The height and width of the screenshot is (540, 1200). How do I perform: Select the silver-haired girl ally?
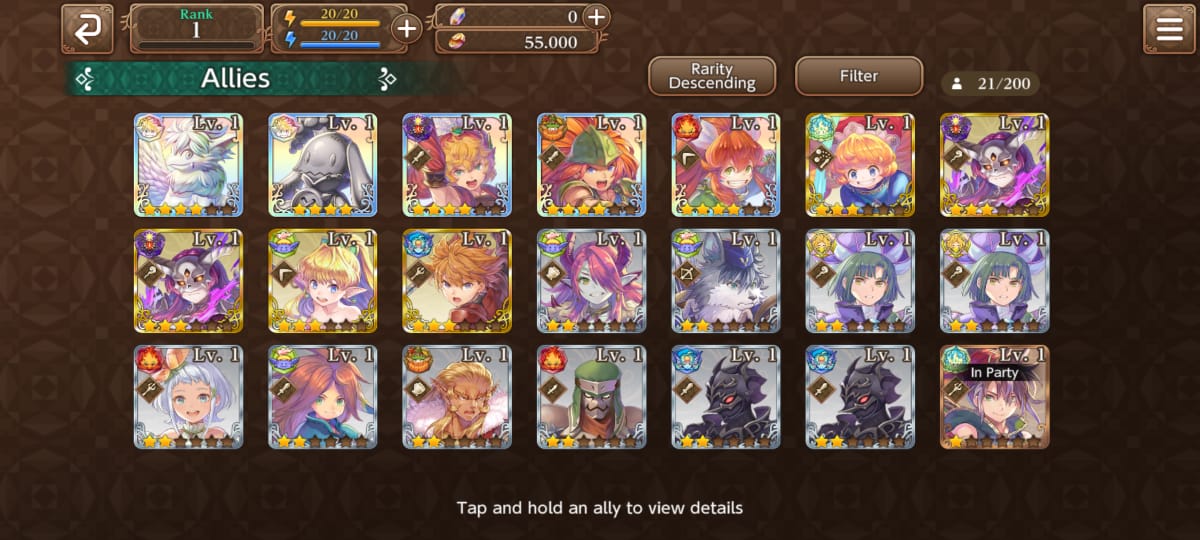(188, 397)
